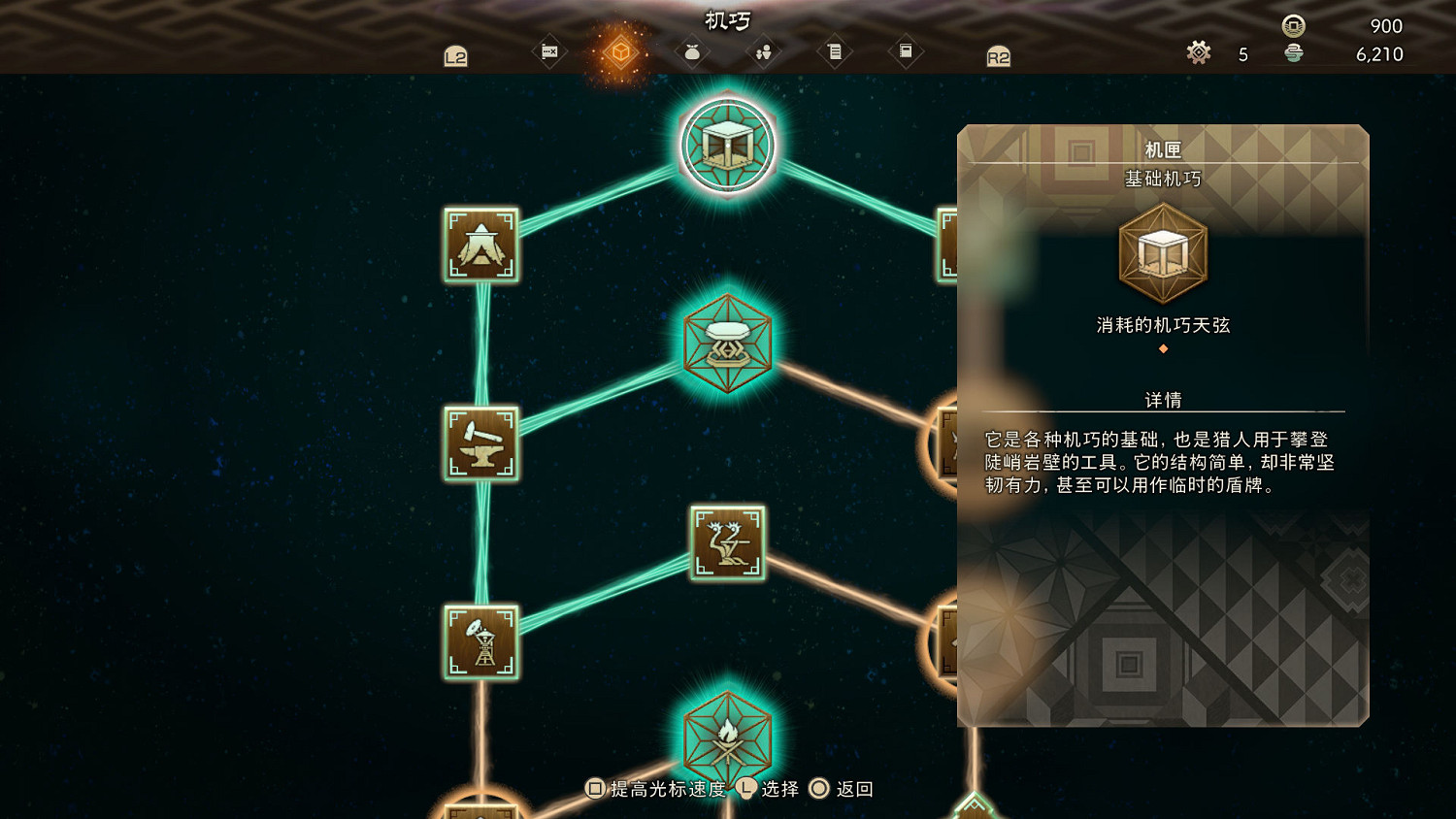Click the crossed-scroll tab near L2
The width and height of the screenshot is (1456, 819).
pos(548,51)
